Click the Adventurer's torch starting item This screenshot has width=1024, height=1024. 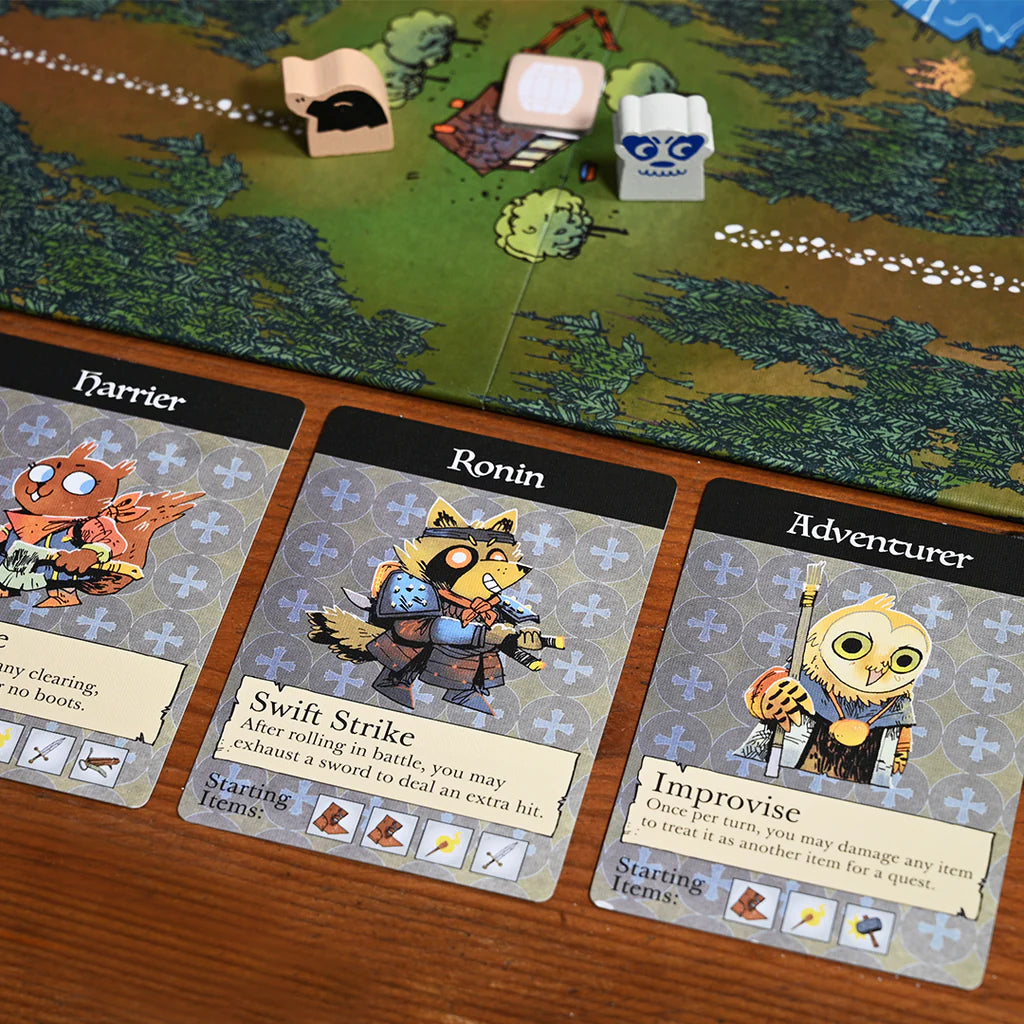807,916
